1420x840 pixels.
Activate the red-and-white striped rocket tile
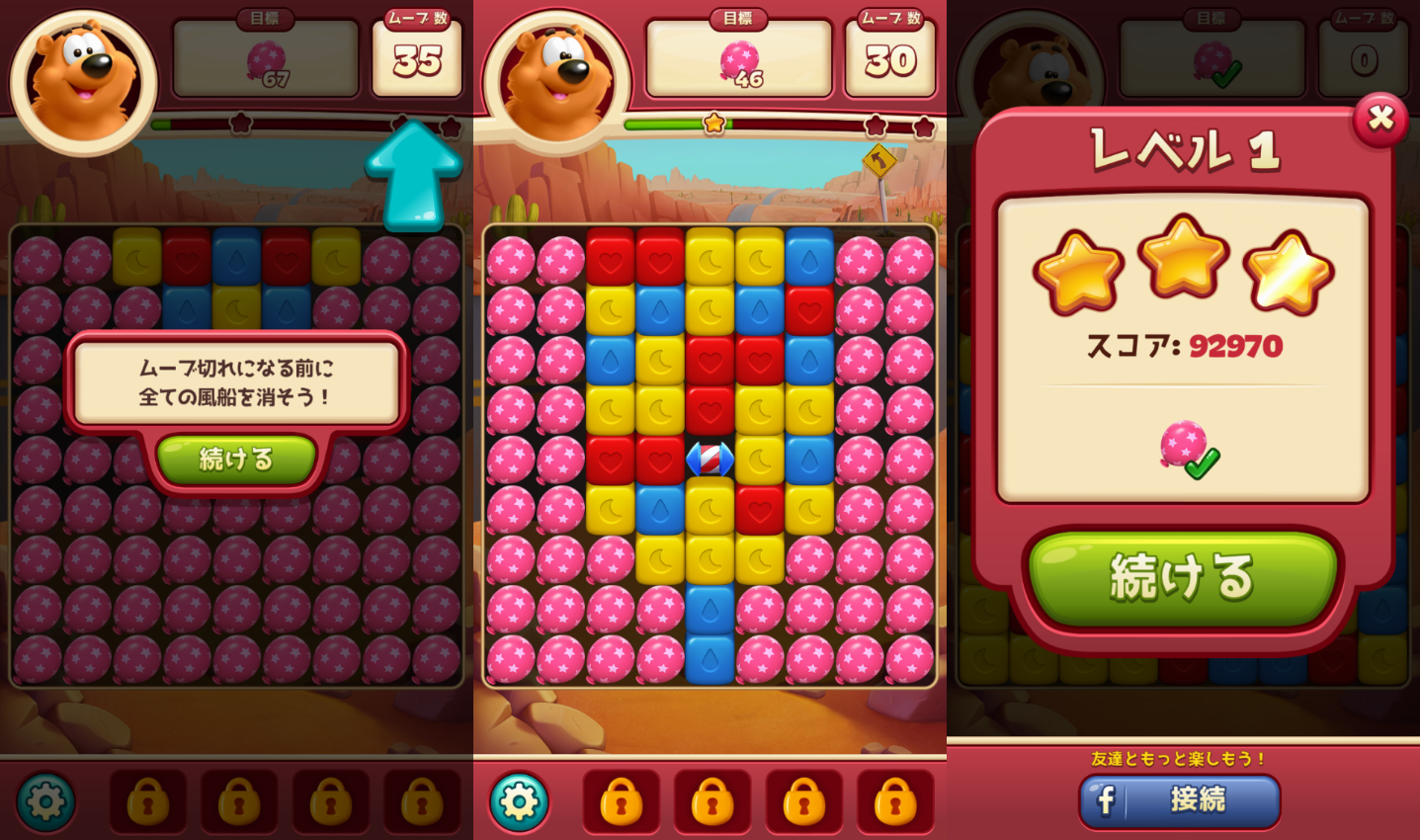tap(710, 460)
